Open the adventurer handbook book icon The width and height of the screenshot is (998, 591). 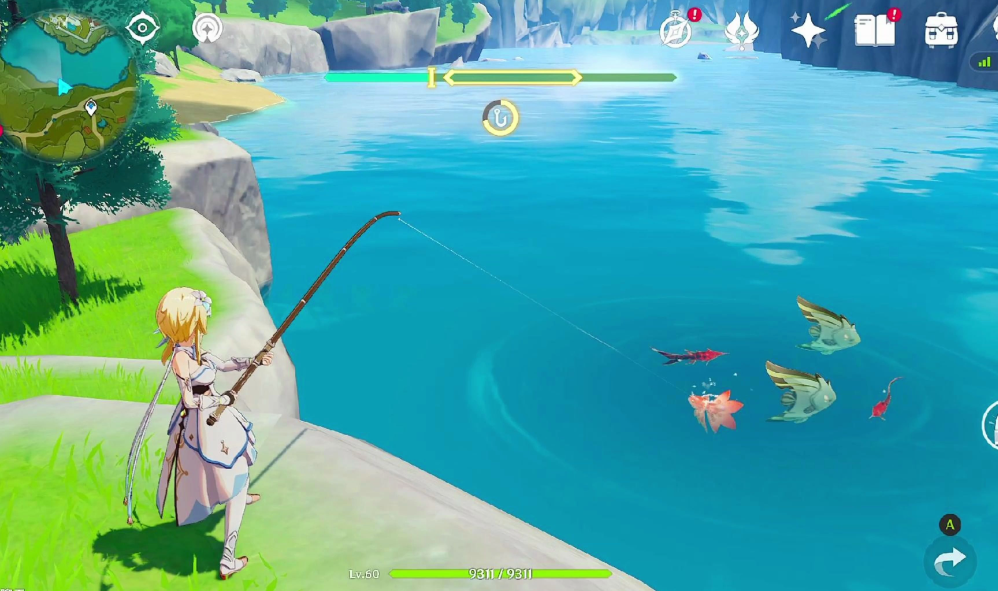(874, 31)
